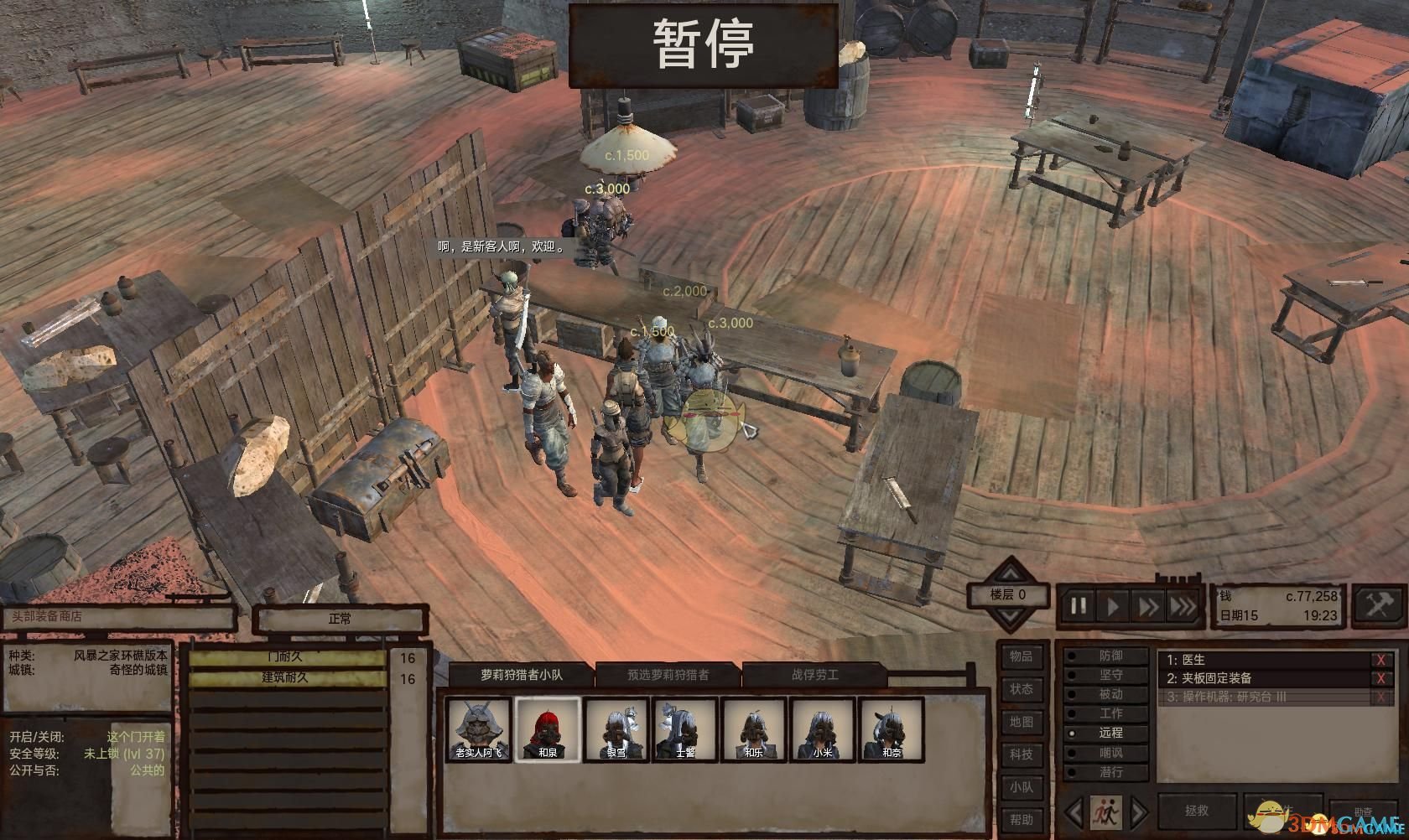Open the 科技 research panel
This screenshot has width=1409, height=840.
tap(1022, 752)
